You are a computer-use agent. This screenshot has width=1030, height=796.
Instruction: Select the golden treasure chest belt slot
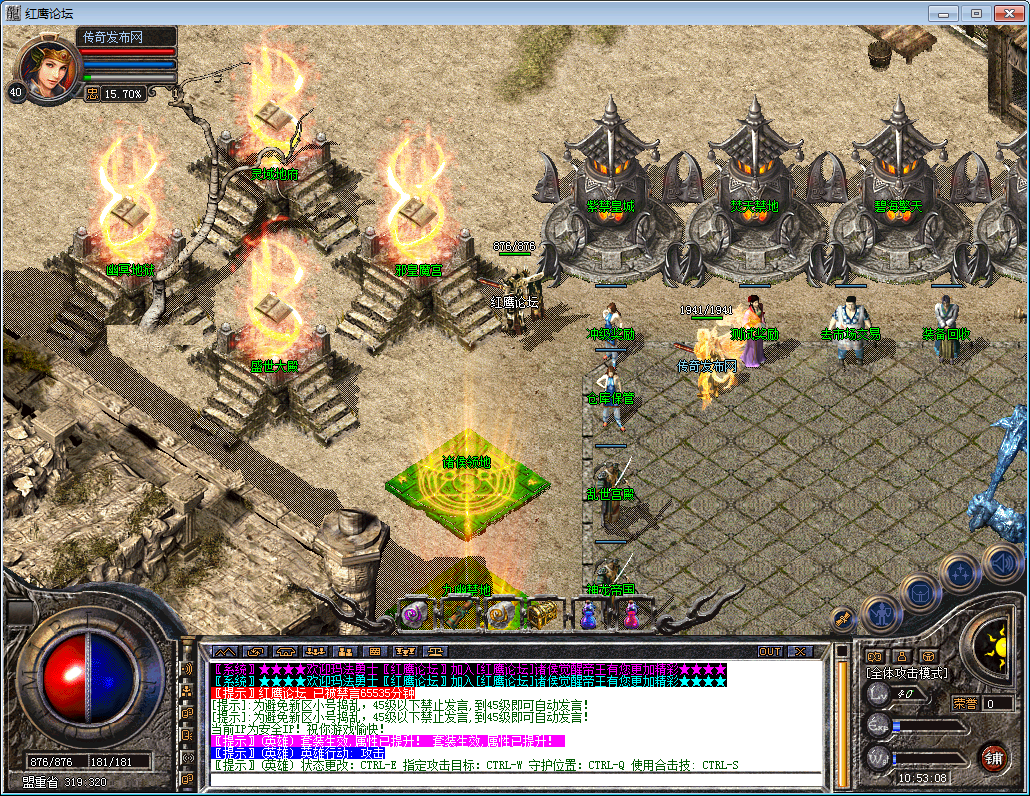pyautogui.click(x=543, y=613)
